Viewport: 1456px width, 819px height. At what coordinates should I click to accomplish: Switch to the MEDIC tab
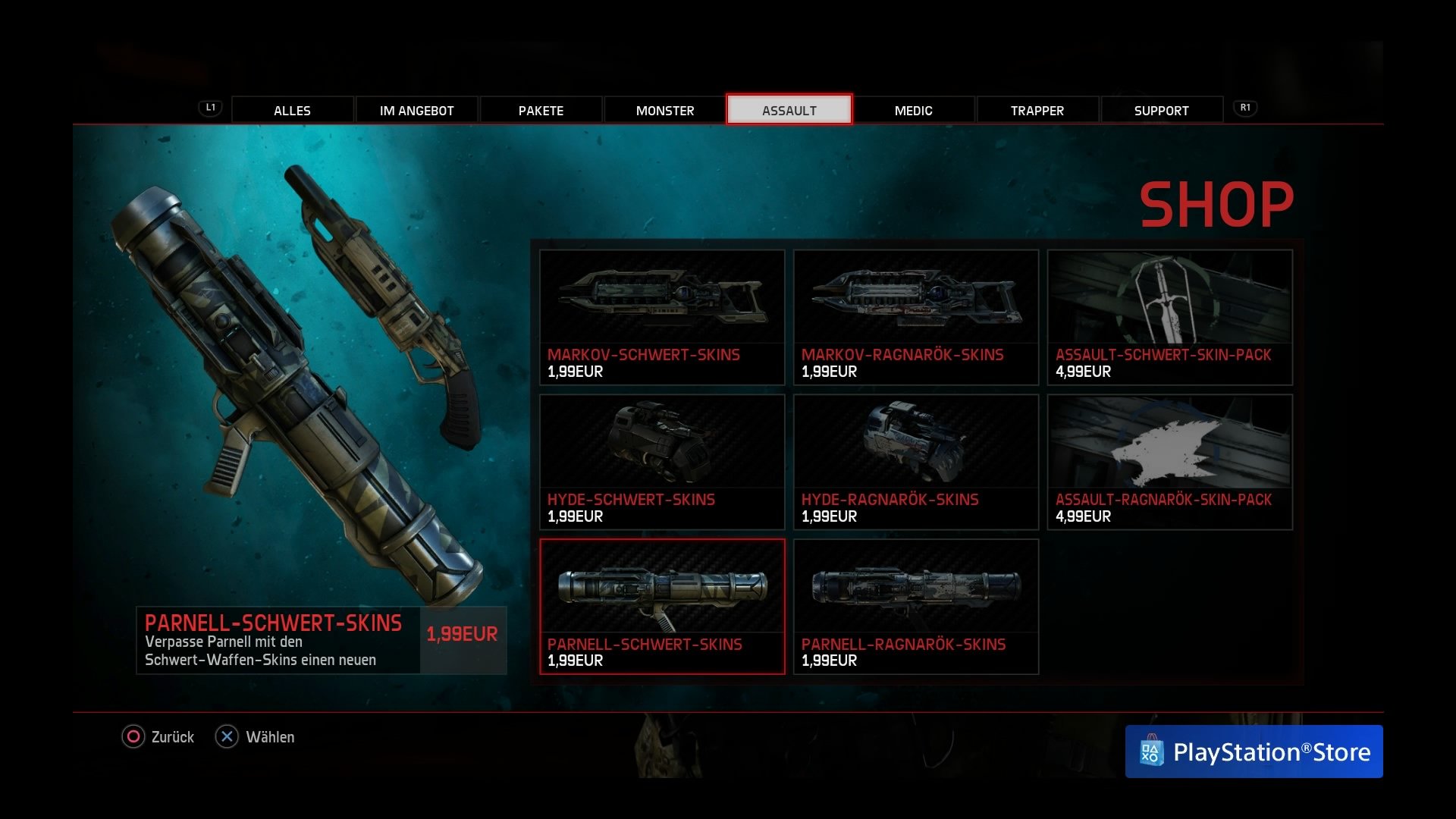pyautogui.click(x=914, y=110)
